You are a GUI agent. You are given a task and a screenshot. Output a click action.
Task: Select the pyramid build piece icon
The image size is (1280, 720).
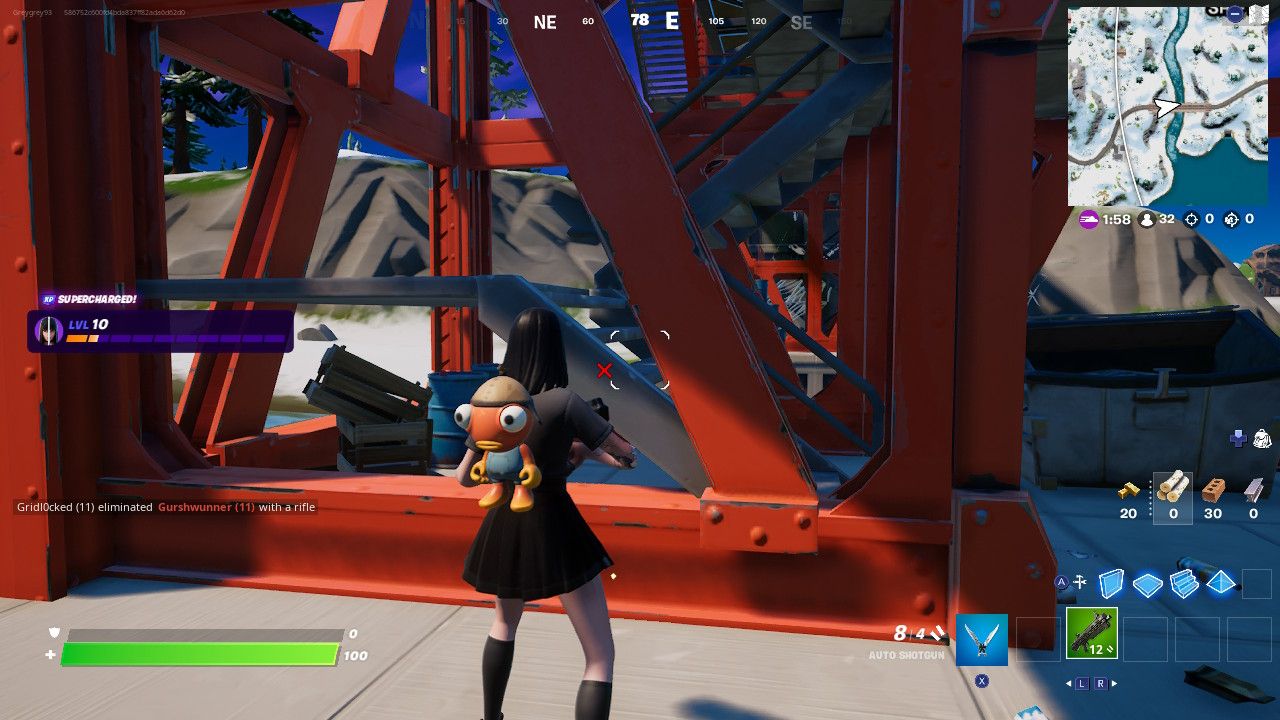click(1220, 582)
